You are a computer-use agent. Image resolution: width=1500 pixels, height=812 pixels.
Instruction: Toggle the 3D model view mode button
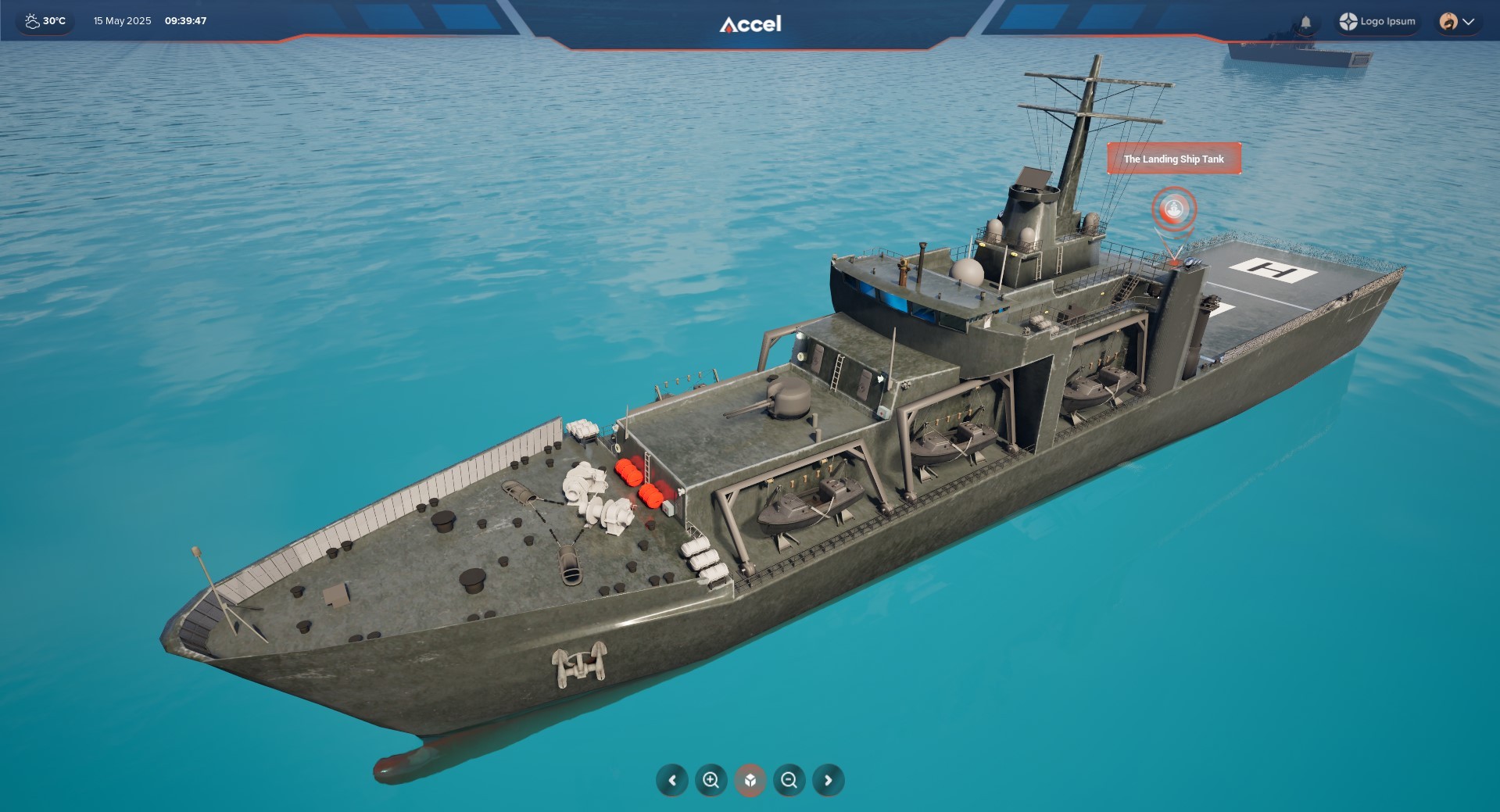point(750,780)
